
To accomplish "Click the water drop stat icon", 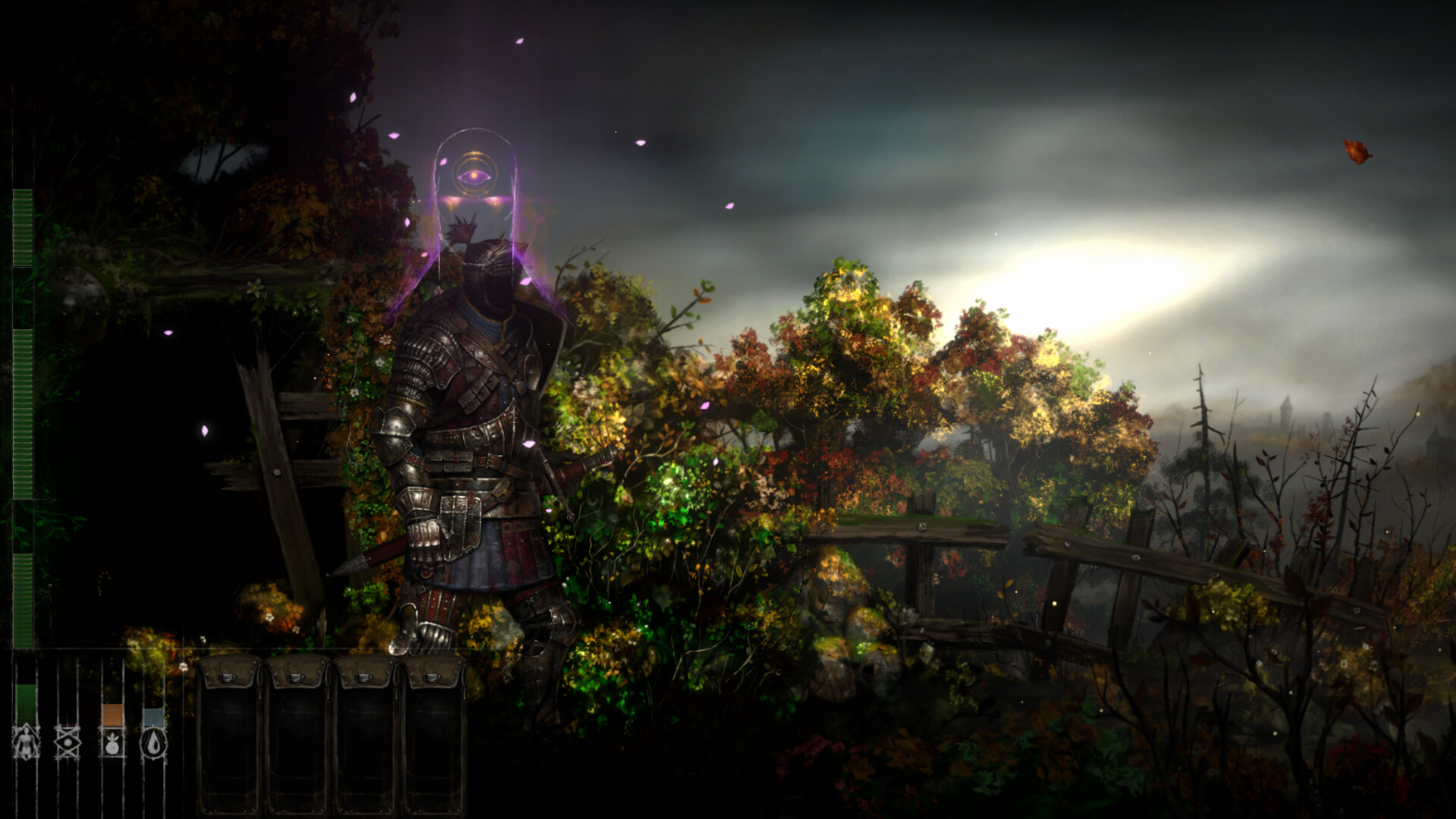I will [152, 744].
